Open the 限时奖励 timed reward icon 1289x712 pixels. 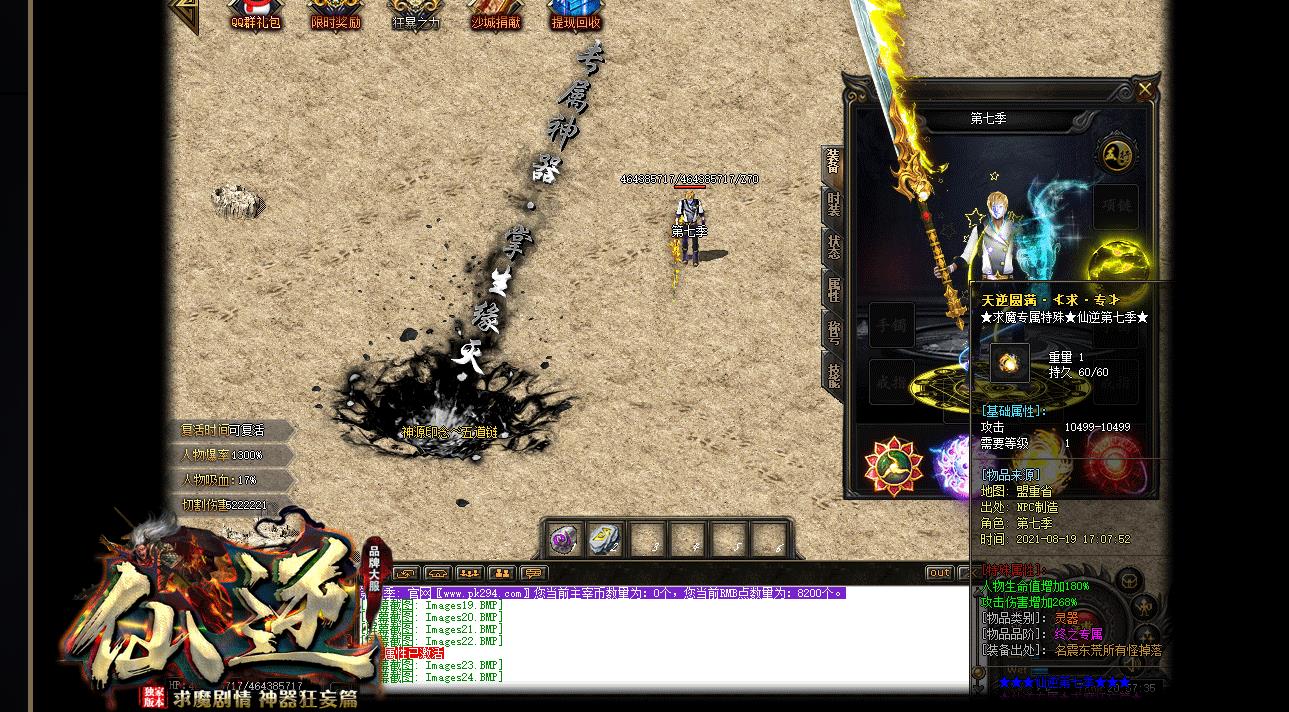(335, 14)
